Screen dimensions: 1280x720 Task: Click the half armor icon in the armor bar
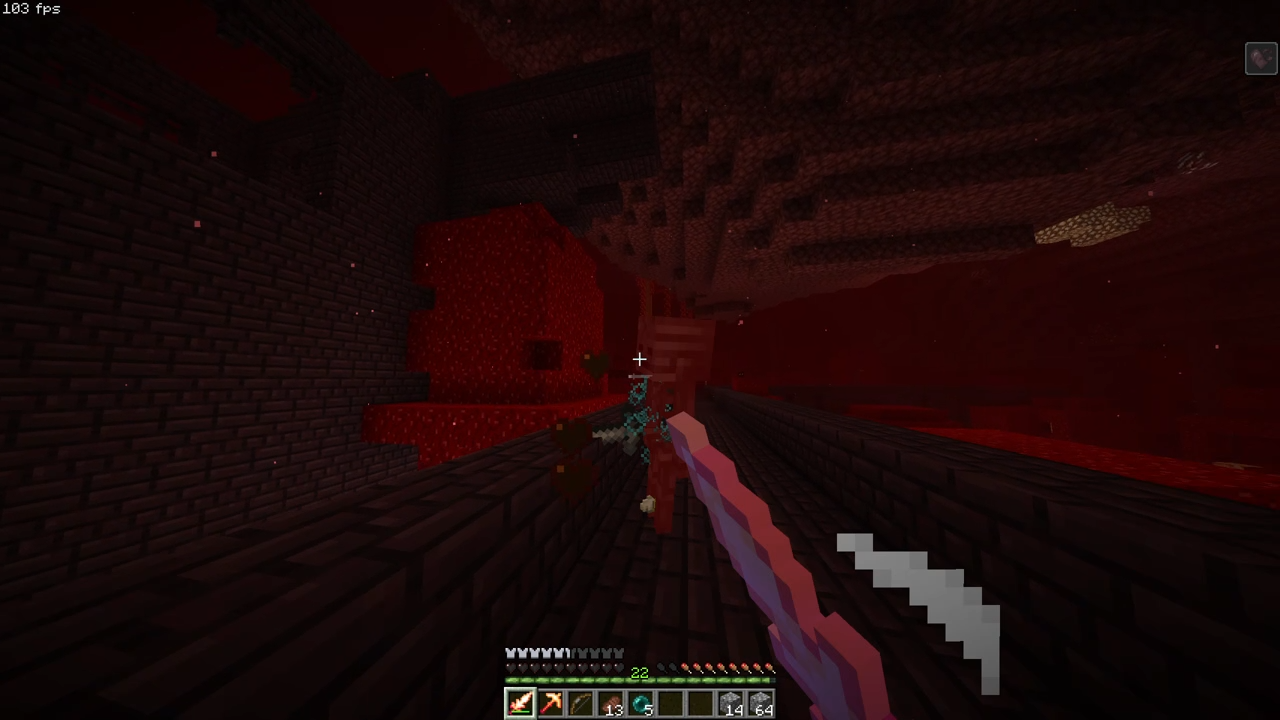tap(568, 653)
